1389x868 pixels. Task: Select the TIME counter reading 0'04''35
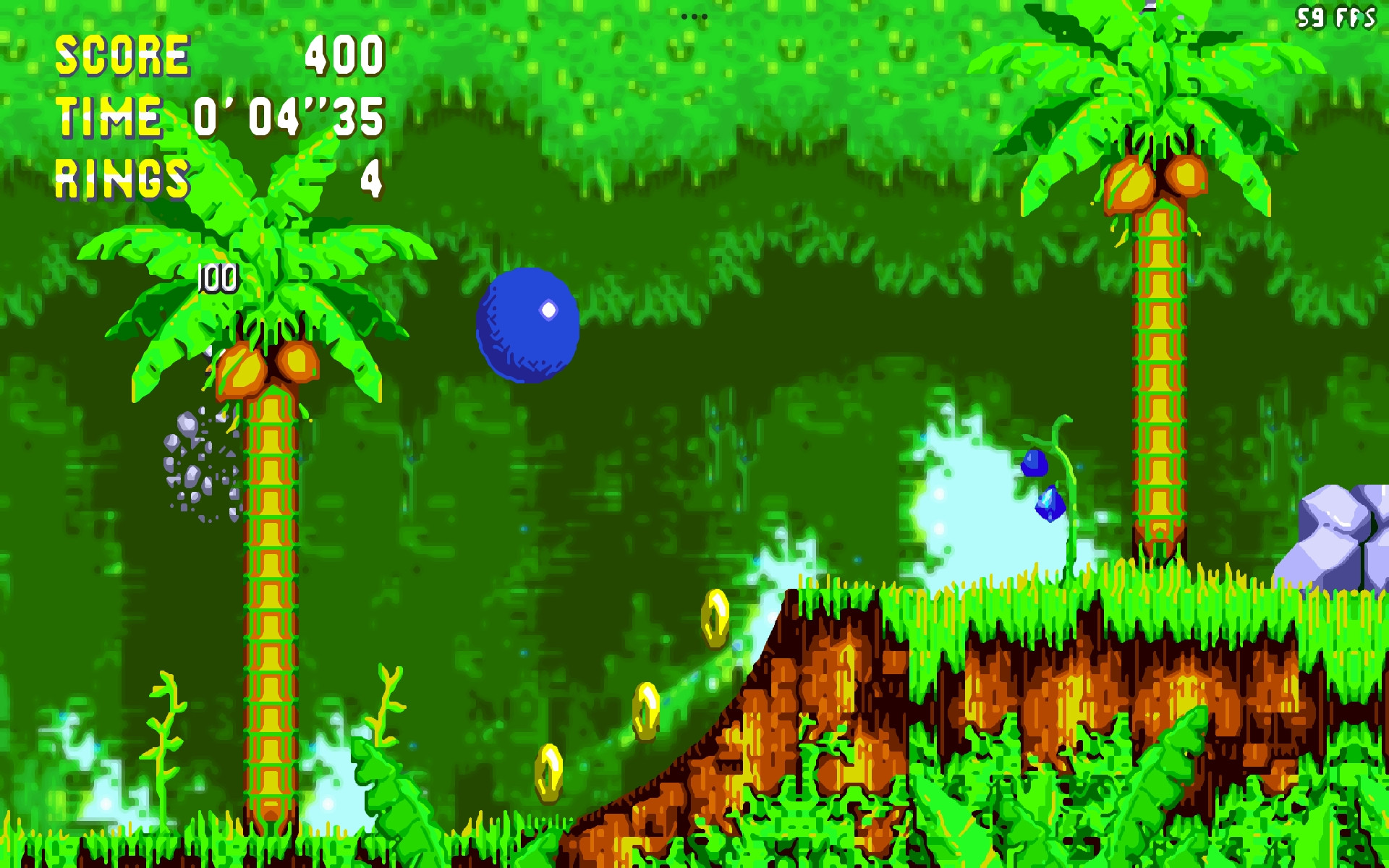pyautogui.click(x=289, y=116)
